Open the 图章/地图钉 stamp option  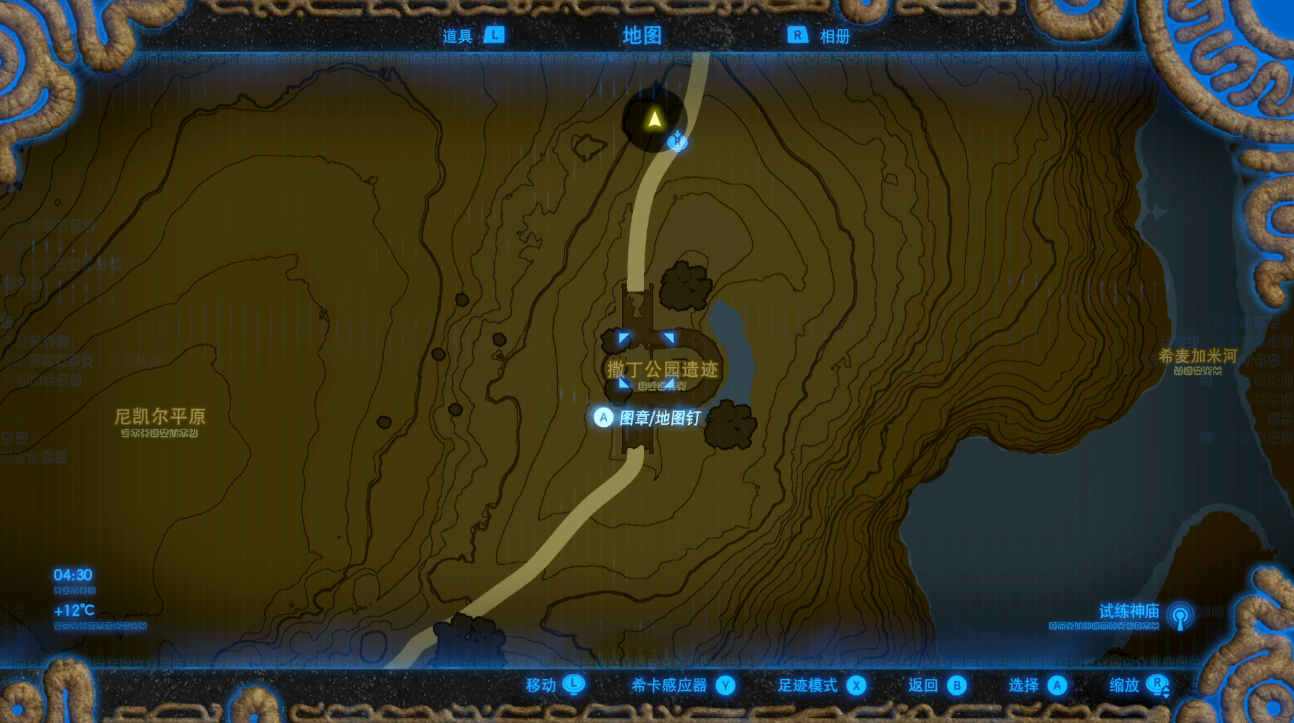(648, 418)
